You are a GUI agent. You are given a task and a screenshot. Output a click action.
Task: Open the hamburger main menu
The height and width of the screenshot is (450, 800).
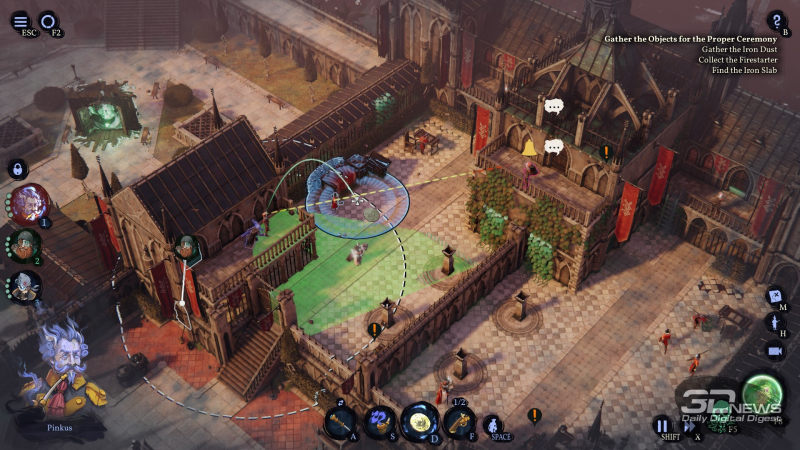click(21, 21)
